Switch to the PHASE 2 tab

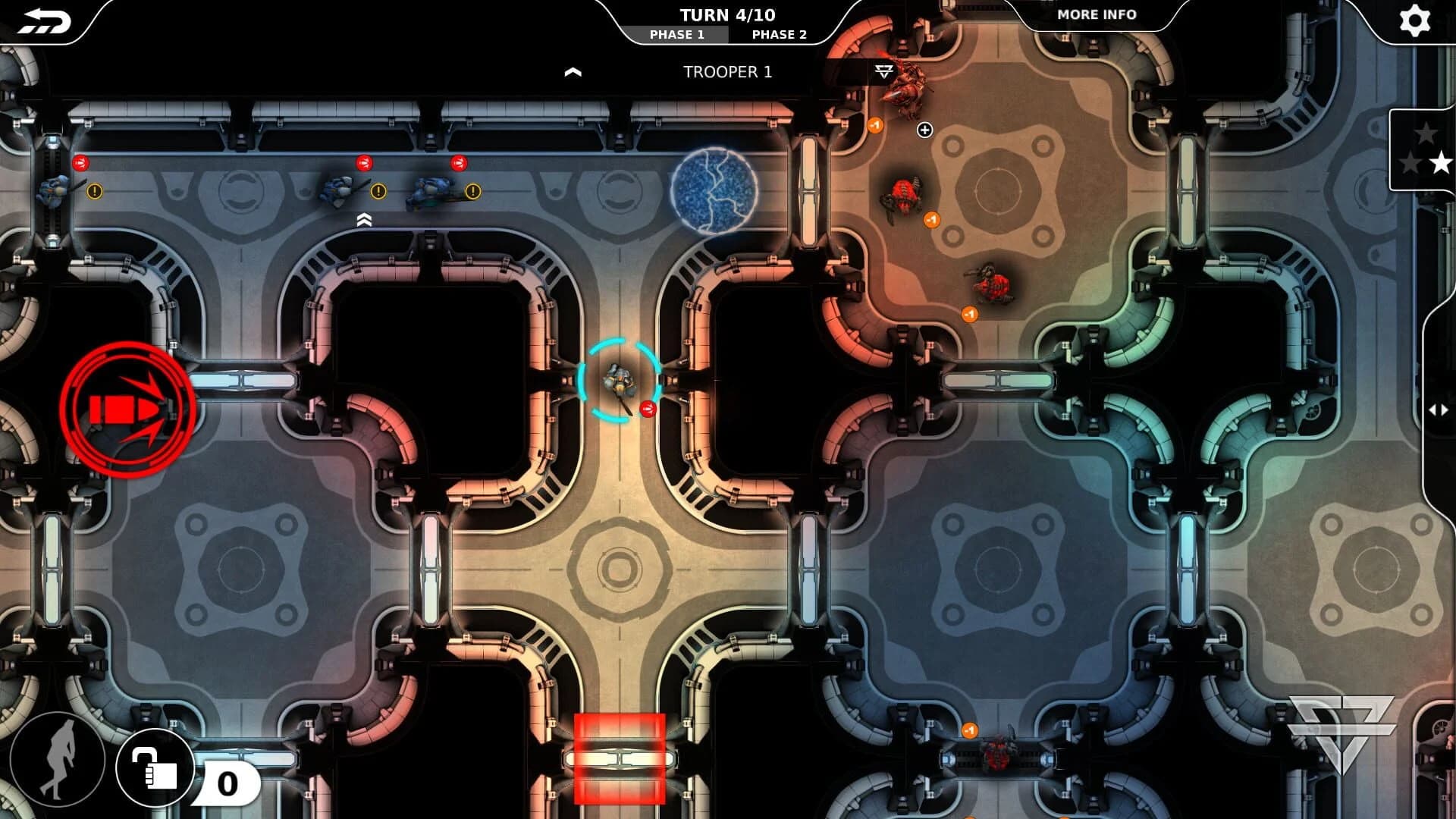click(x=778, y=33)
